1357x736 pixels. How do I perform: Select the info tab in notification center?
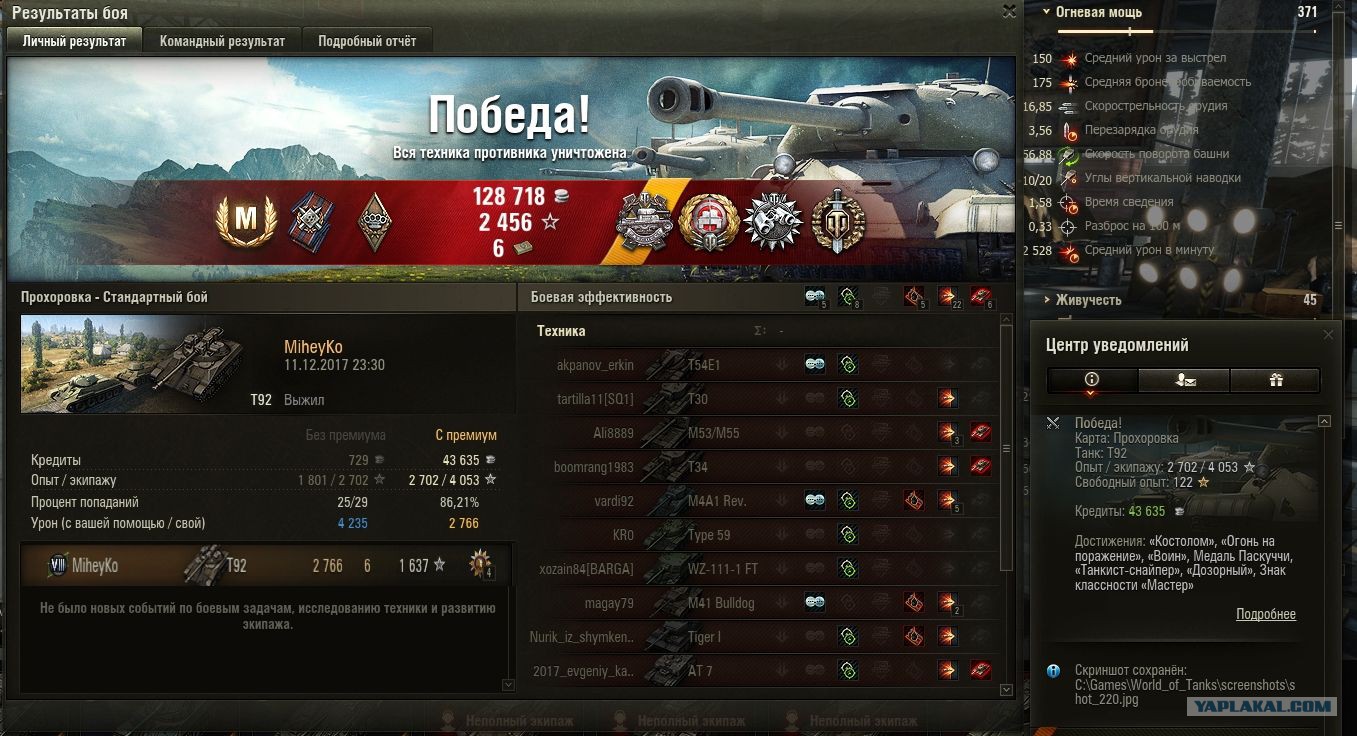pyautogui.click(x=1091, y=380)
